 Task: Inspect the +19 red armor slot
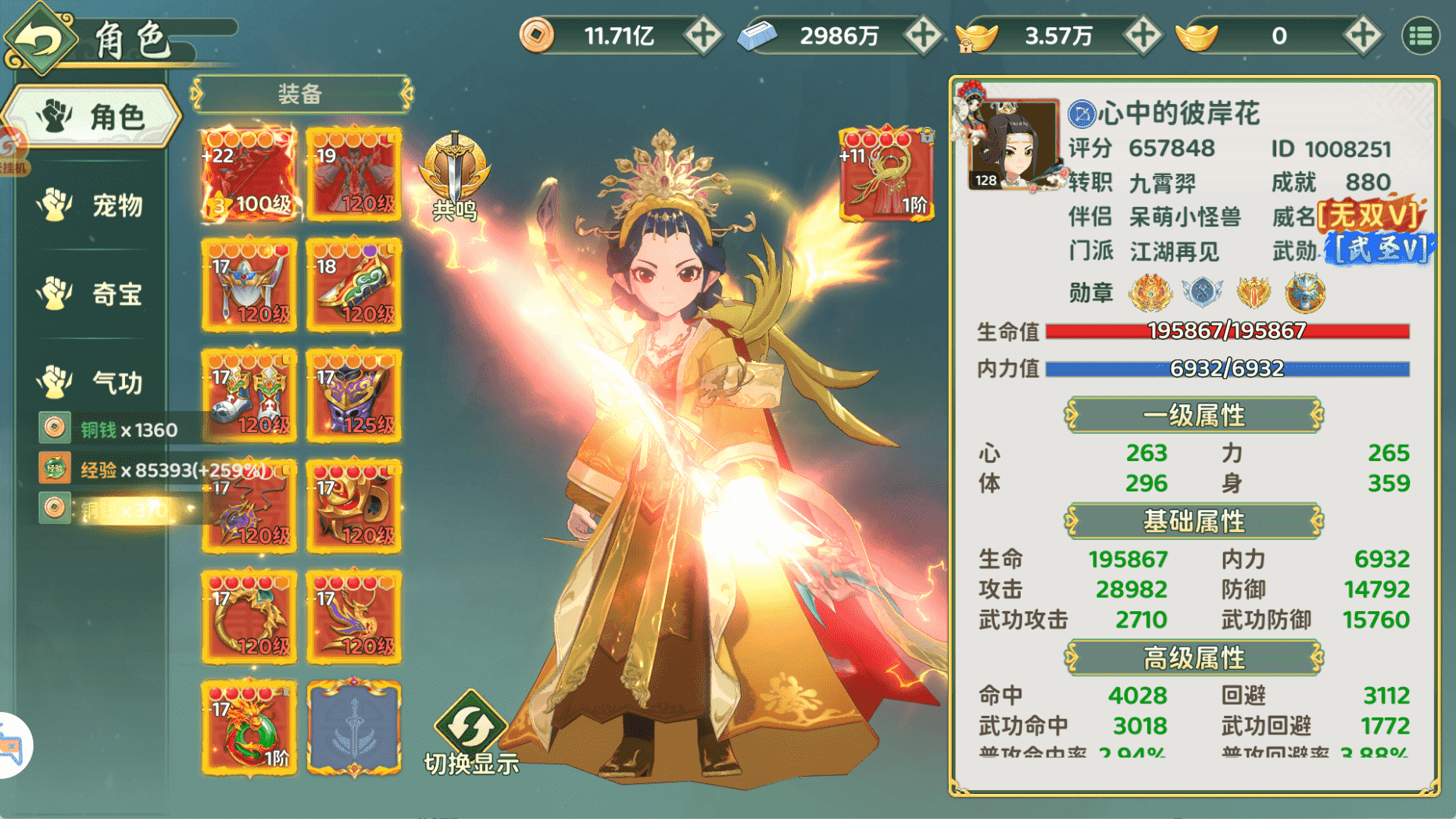(354, 174)
